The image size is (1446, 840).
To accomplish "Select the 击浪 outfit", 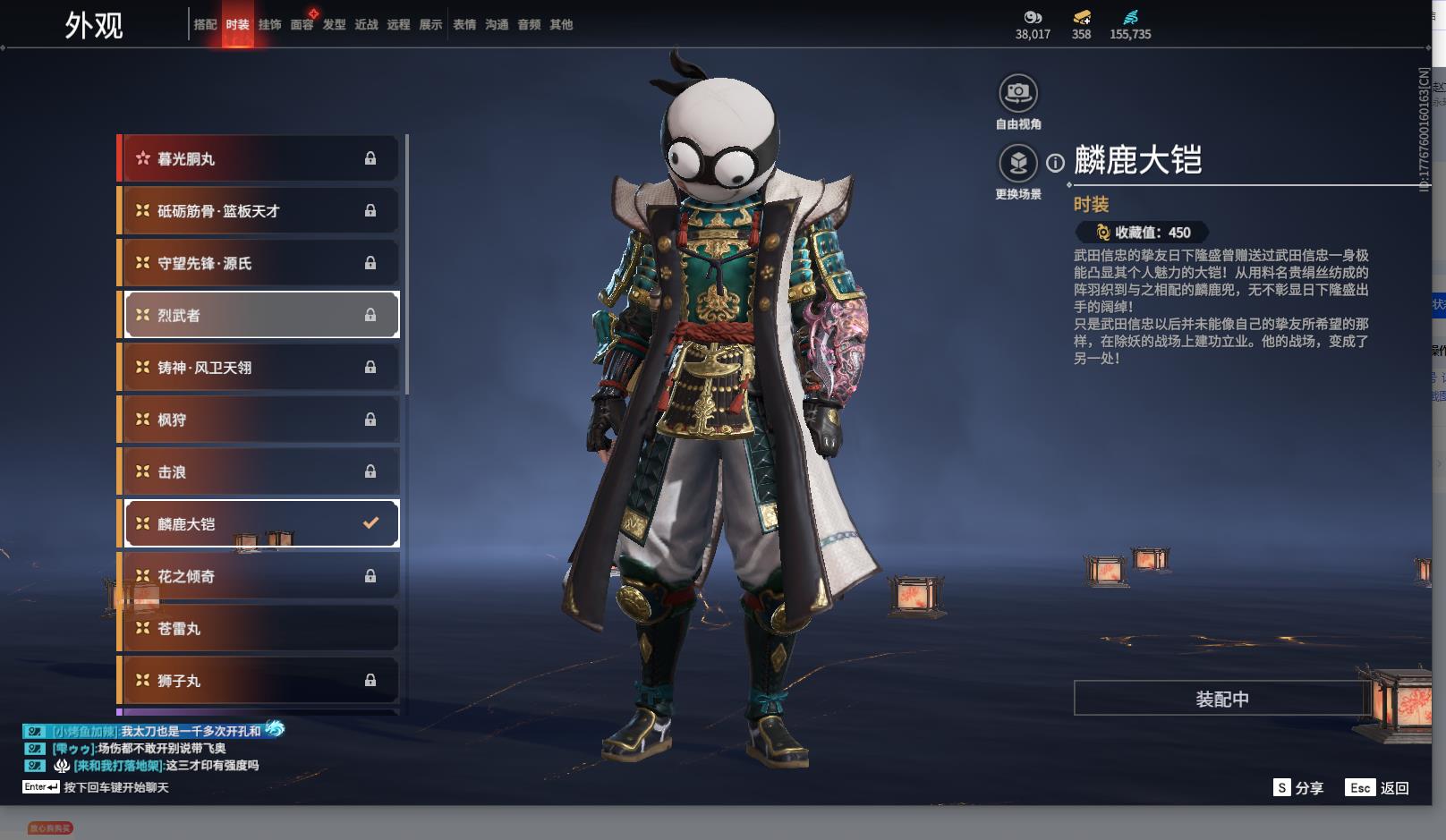I will [259, 471].
